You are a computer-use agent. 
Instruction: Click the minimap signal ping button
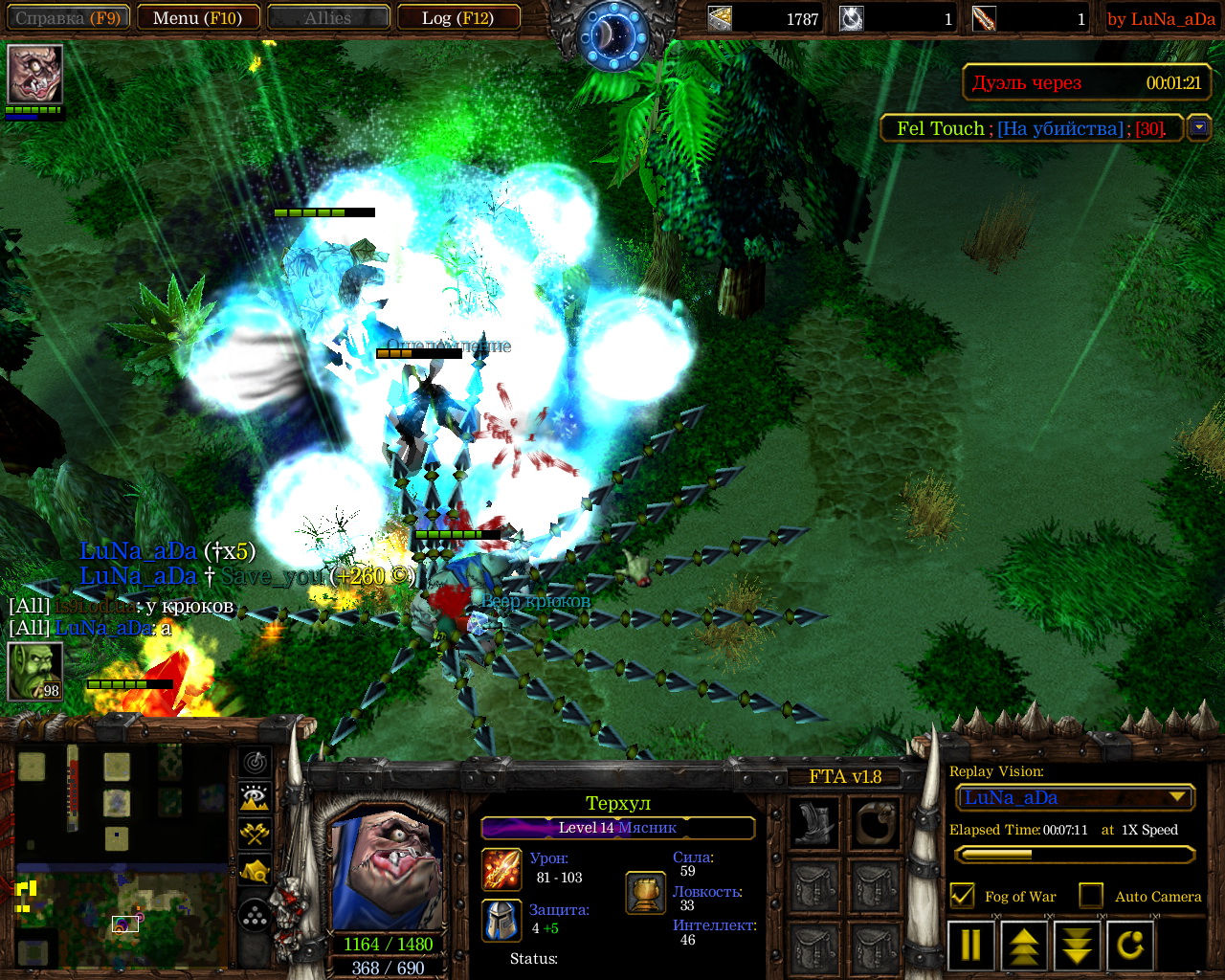(x=255, y=763)
